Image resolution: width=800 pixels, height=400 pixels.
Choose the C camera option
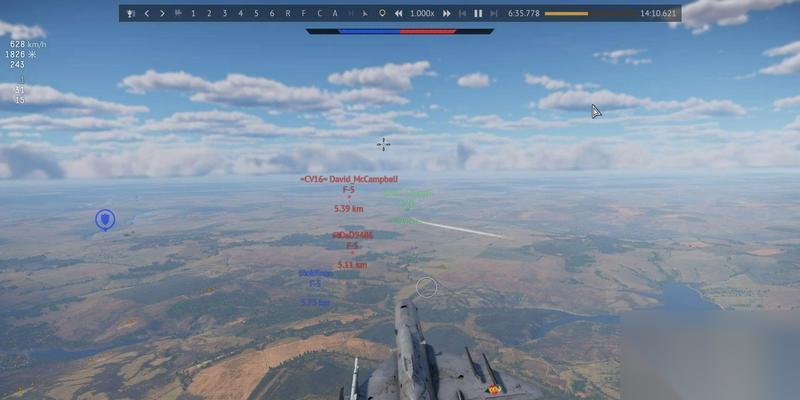319,14
